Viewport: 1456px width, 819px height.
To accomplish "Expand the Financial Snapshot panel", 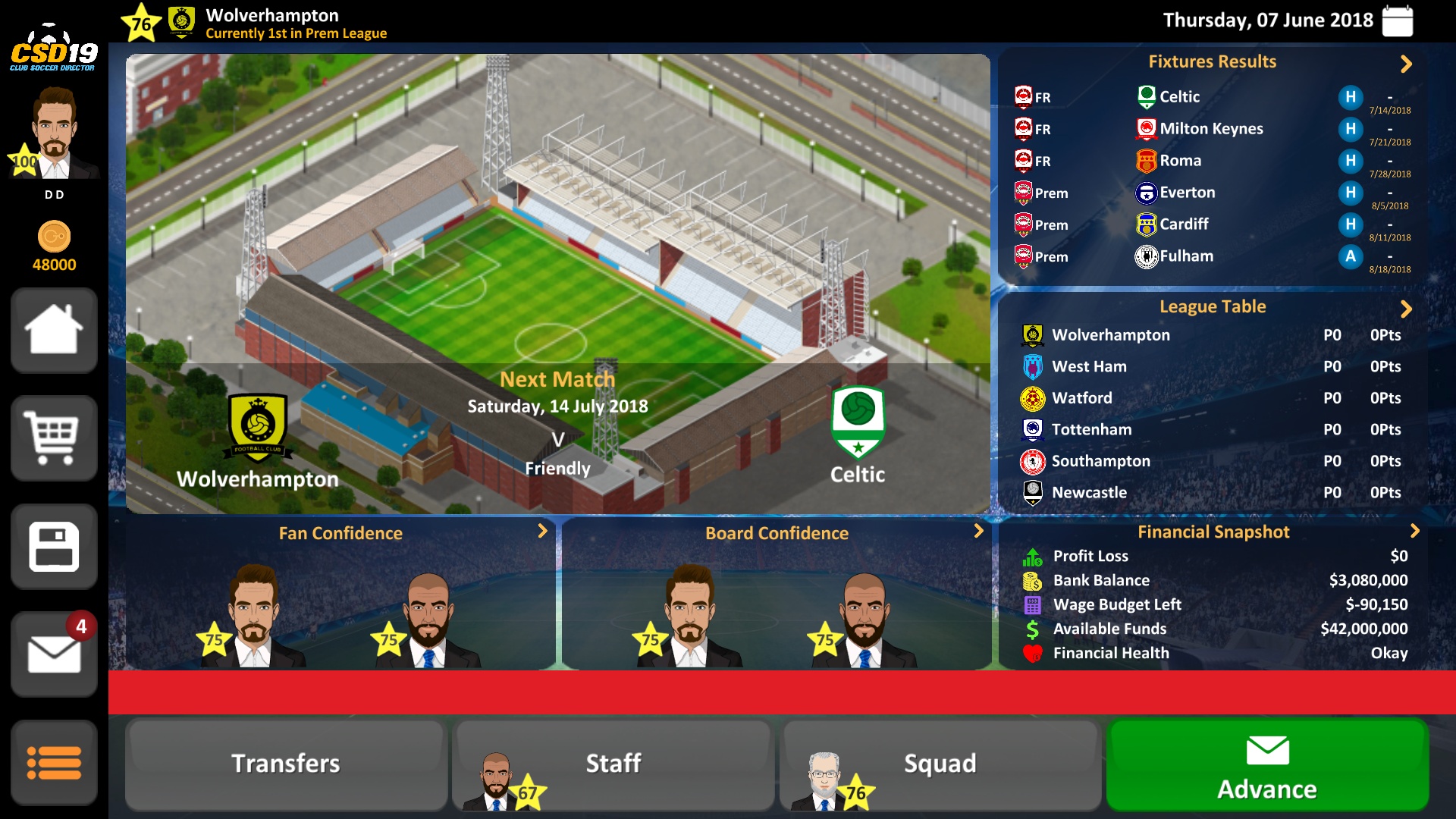I will click(x=1414, y=531).
